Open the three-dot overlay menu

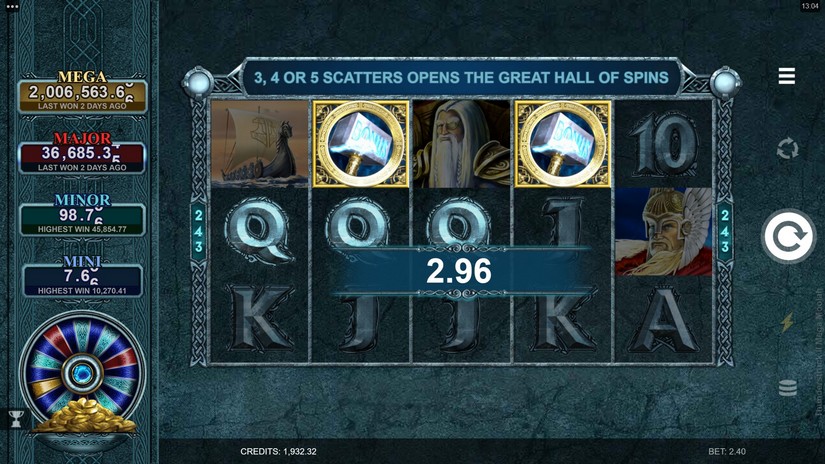pyautogui.click(x=12, y=7)
